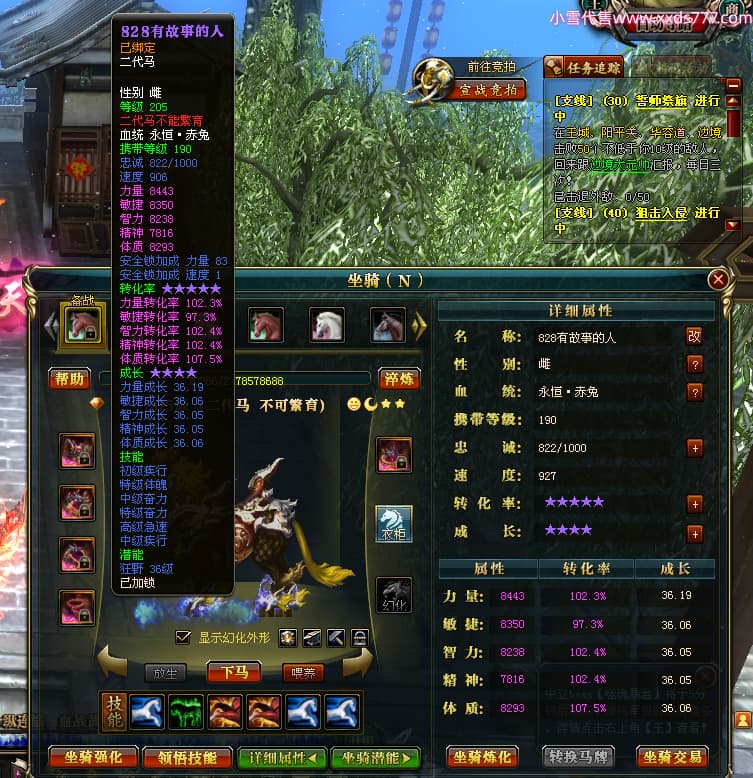Screen dimensions: 753x778
Task: Open 坐骑强化 mount enhancement
Action: coord(92,757)
